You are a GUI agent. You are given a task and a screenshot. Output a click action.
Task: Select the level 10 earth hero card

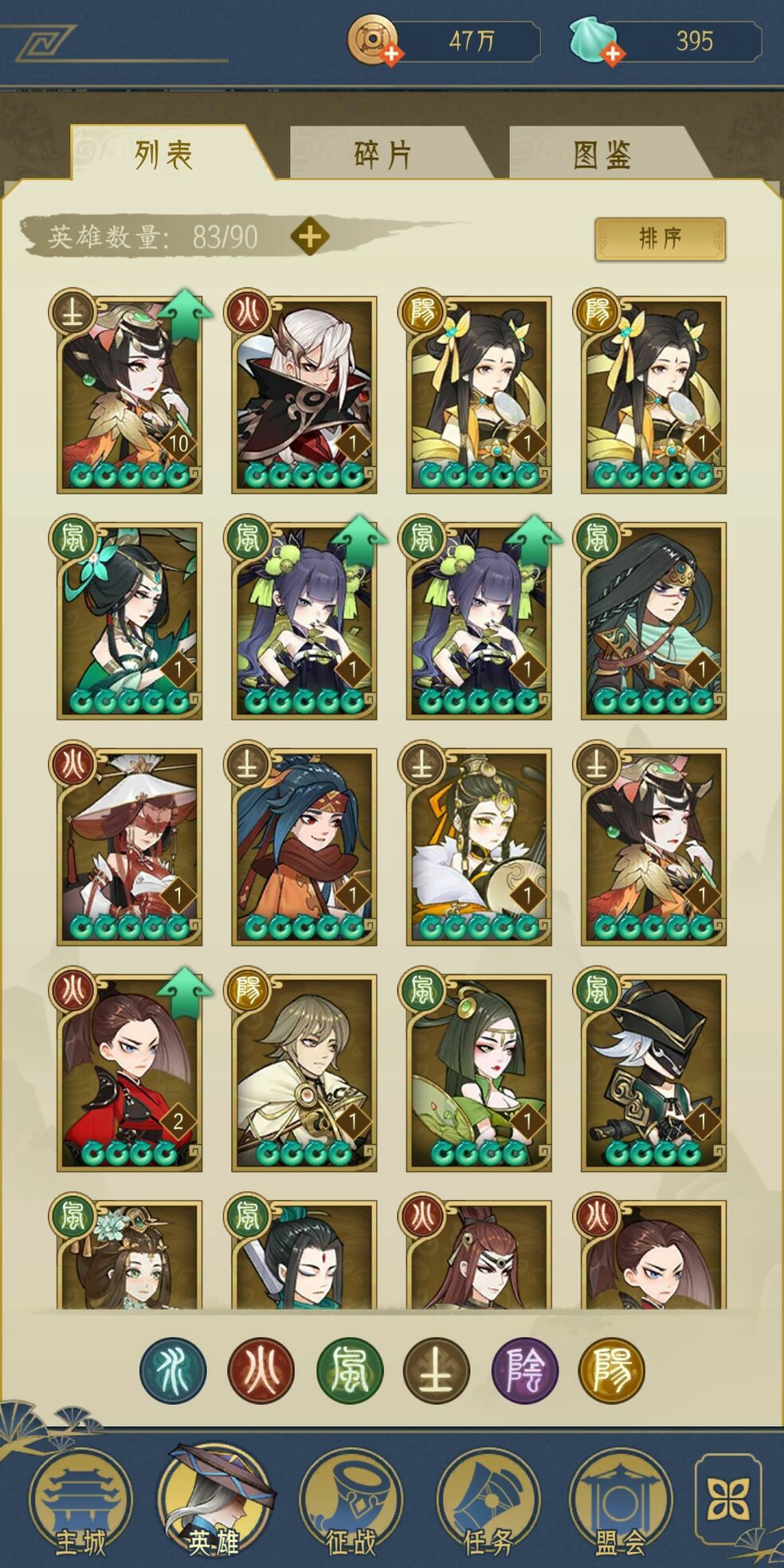coord(130,395)
